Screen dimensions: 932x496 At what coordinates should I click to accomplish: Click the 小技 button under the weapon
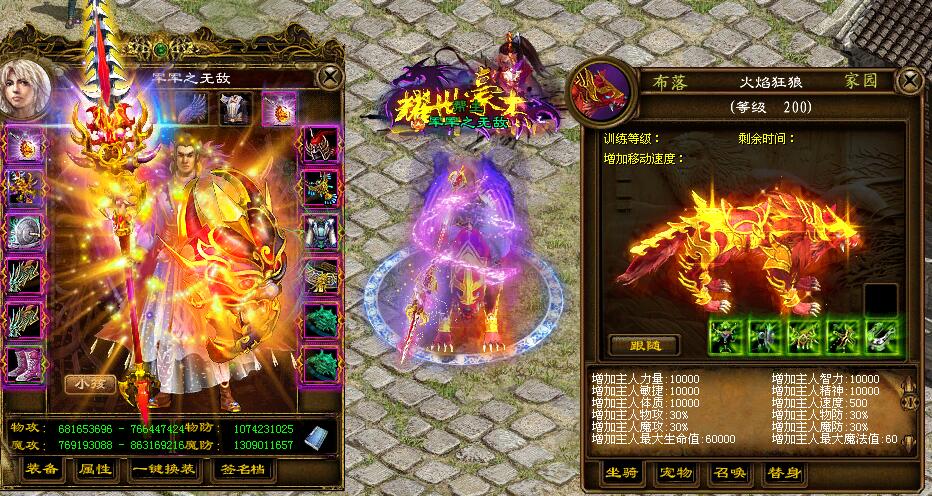click(x=90, y=383)
